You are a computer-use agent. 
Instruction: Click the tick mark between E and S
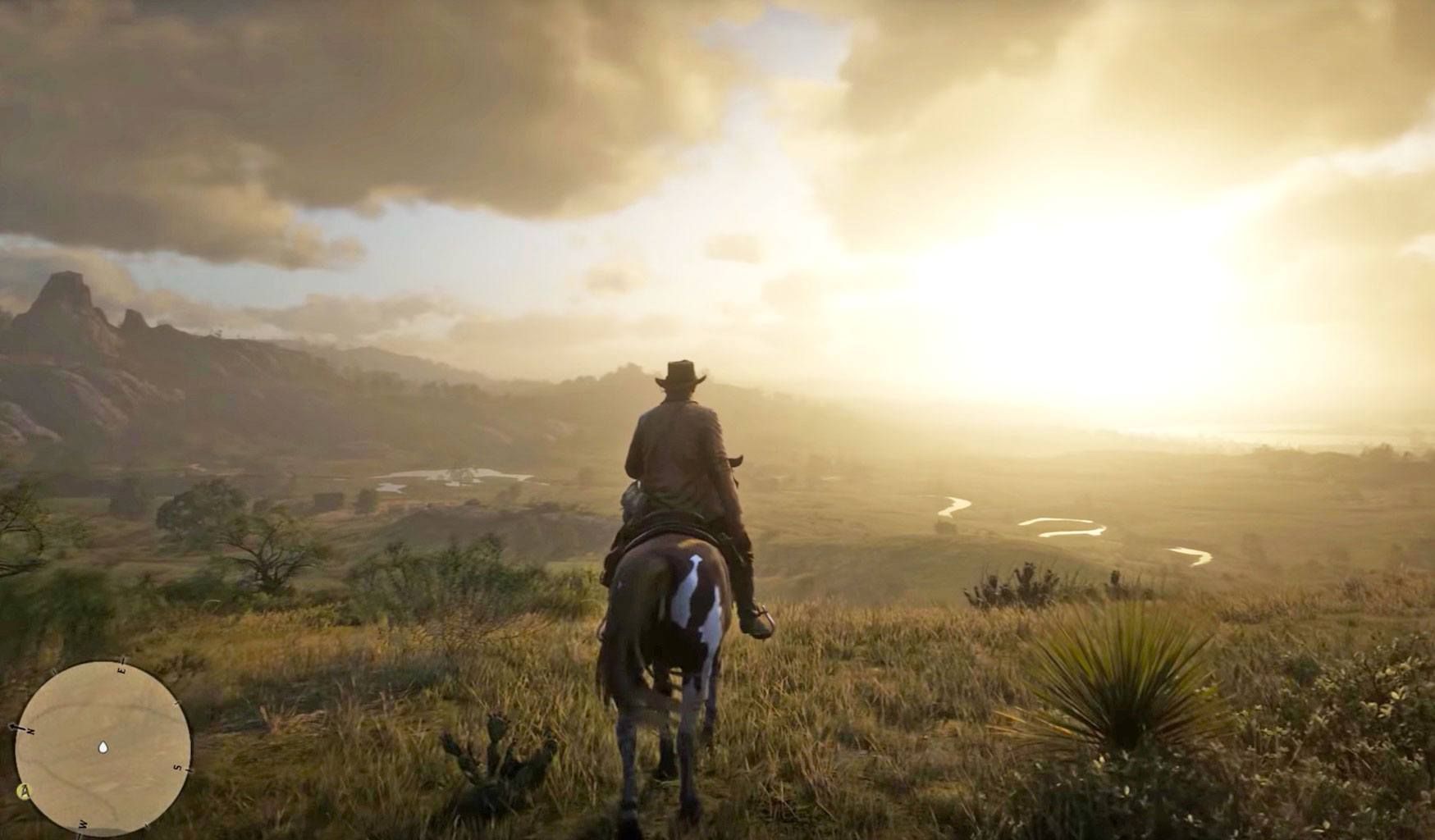coord(176,704)
